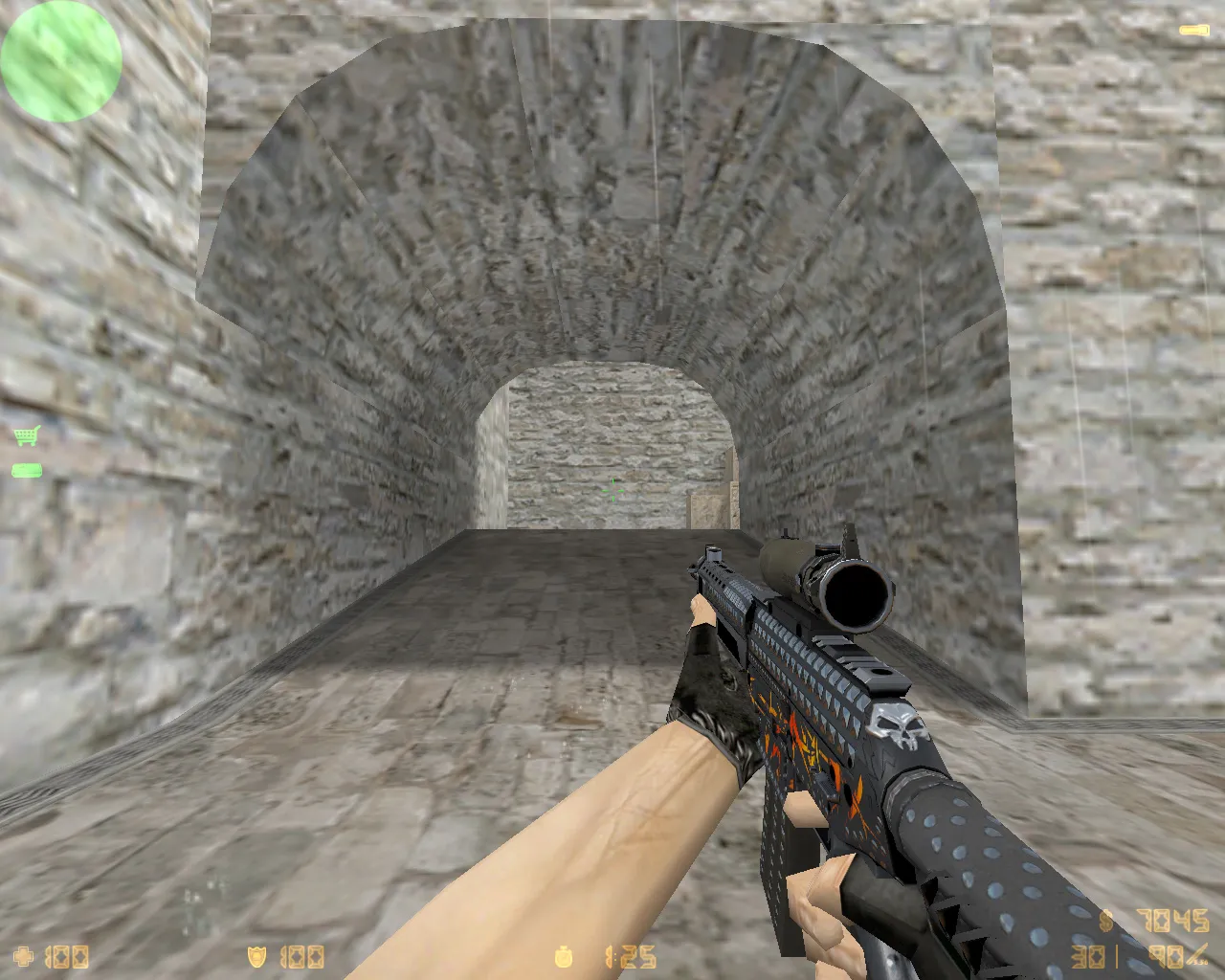Click the green shopping cart buy zone icon

[26, 436]
